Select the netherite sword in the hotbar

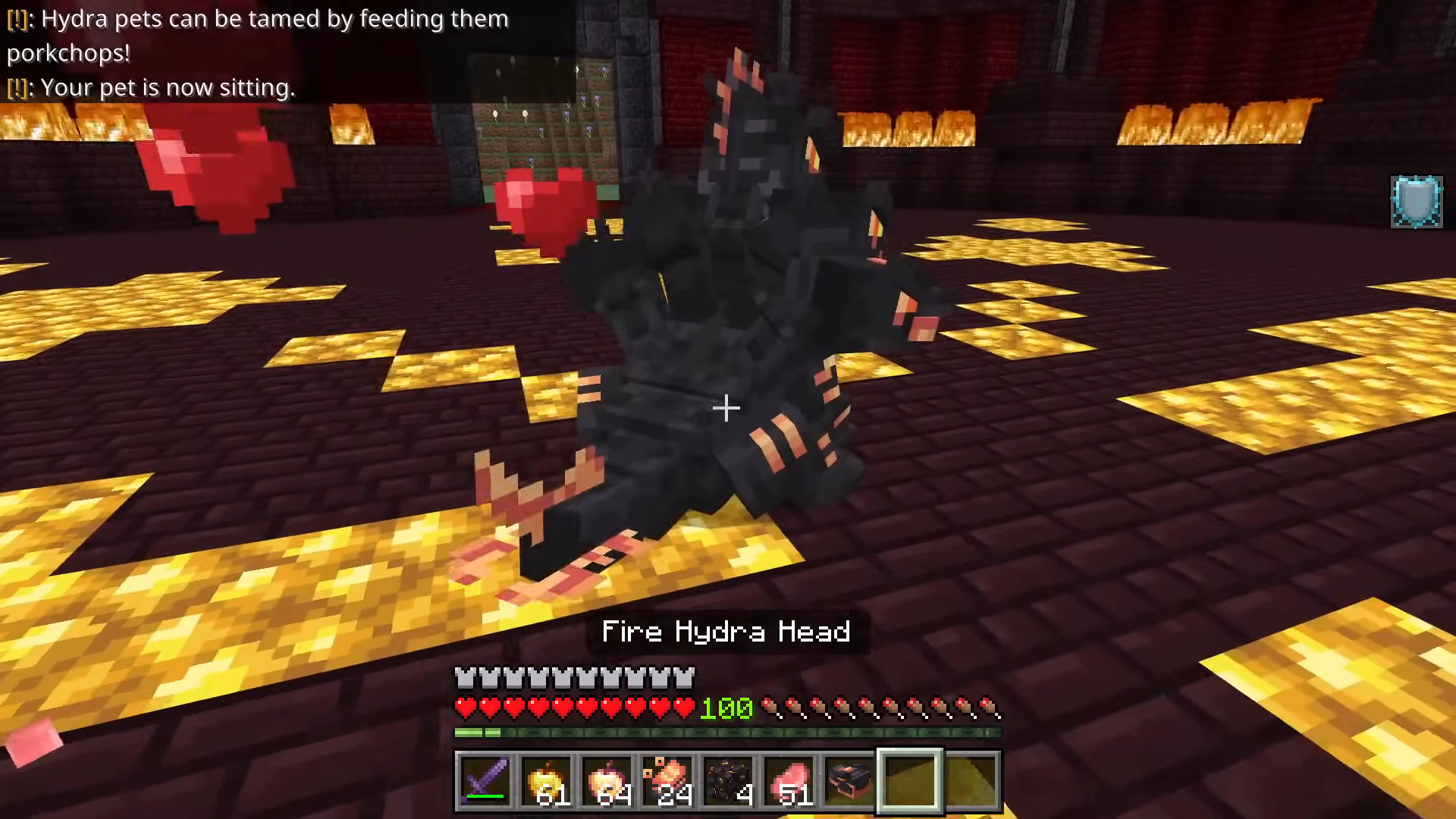point(485,781)
